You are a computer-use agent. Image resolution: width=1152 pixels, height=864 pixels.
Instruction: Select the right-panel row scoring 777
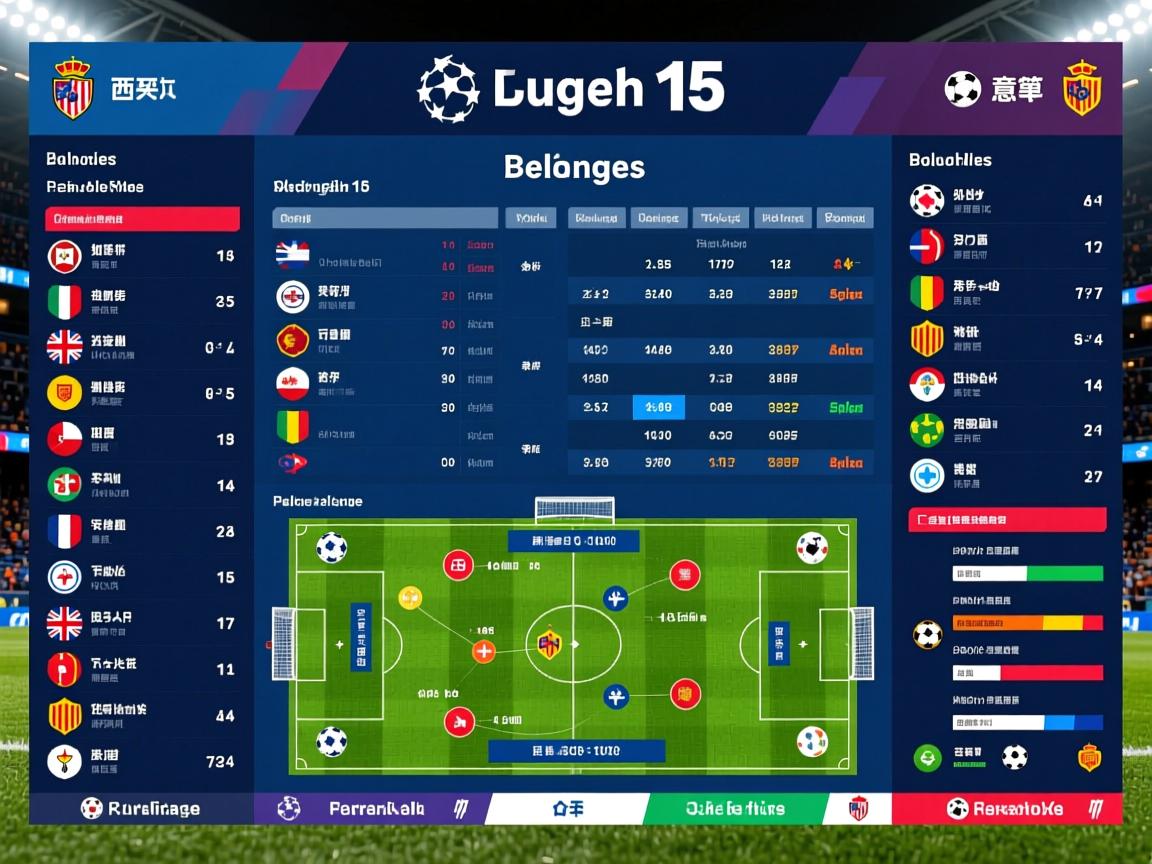click(1006, 293)
